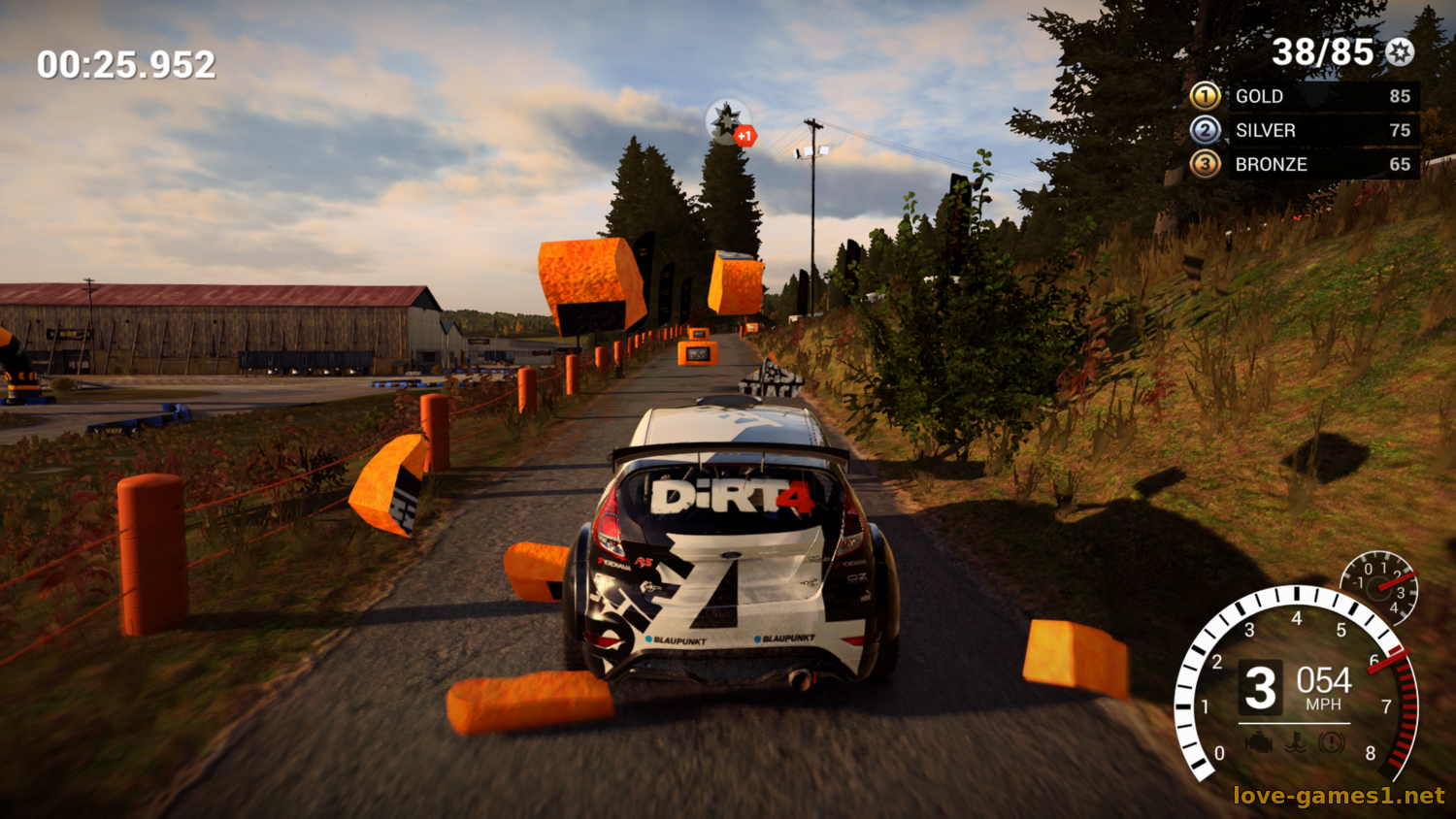The image size is (1456, 819).
Task: Select the Bronze medal target row
Action: pyautogui.click(x=1305, y=164)
